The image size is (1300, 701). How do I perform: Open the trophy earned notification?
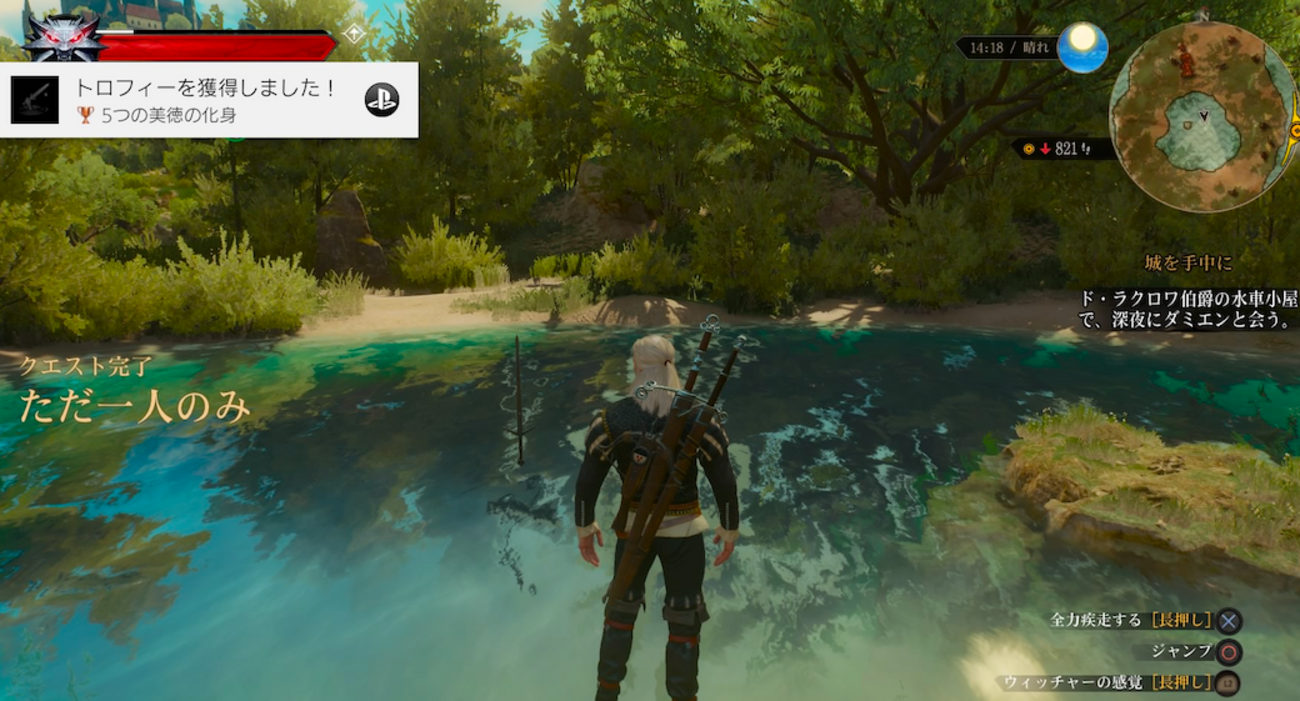point(208,100)
